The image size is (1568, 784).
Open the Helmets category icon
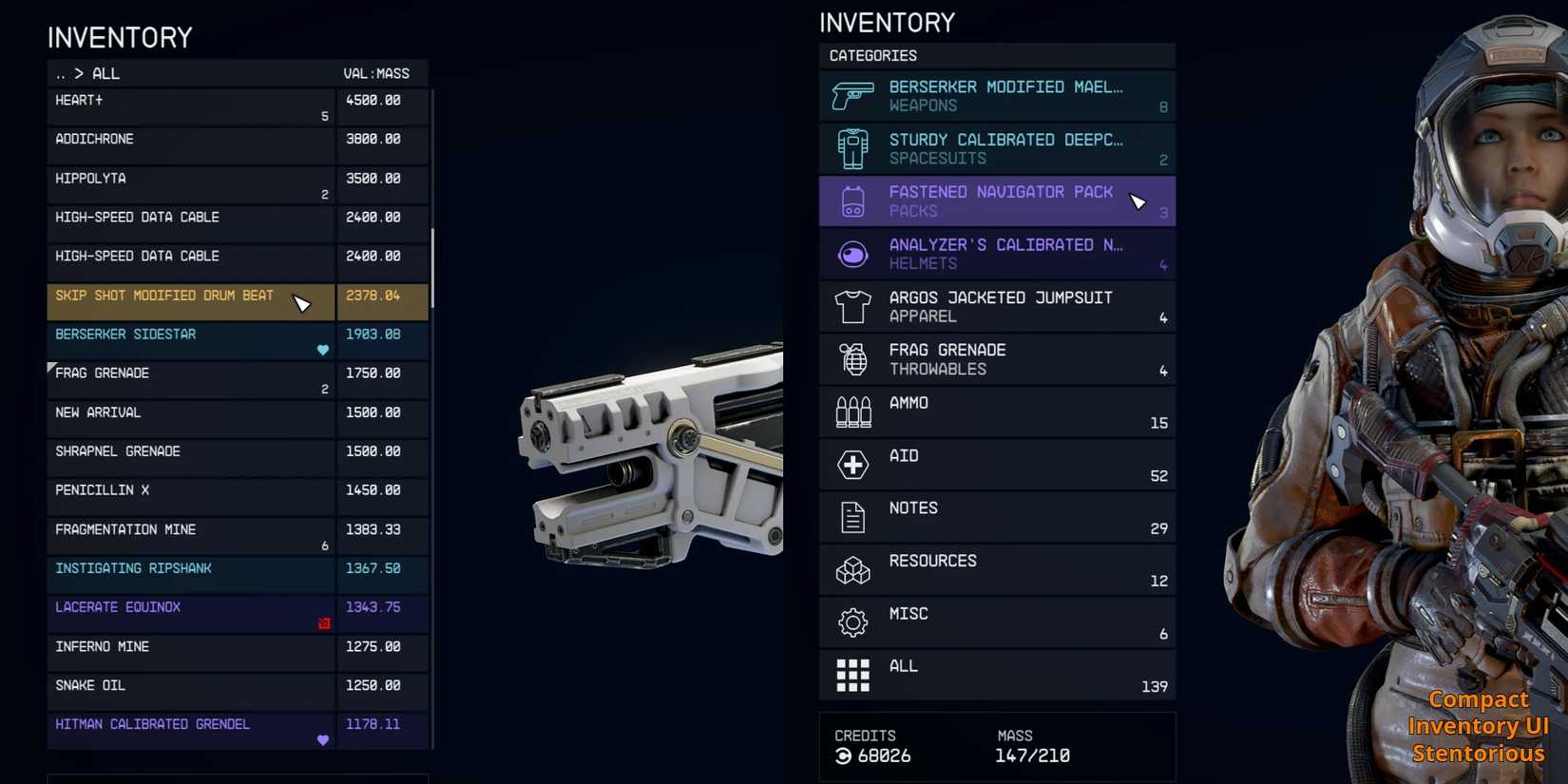[x=852, y=254]
